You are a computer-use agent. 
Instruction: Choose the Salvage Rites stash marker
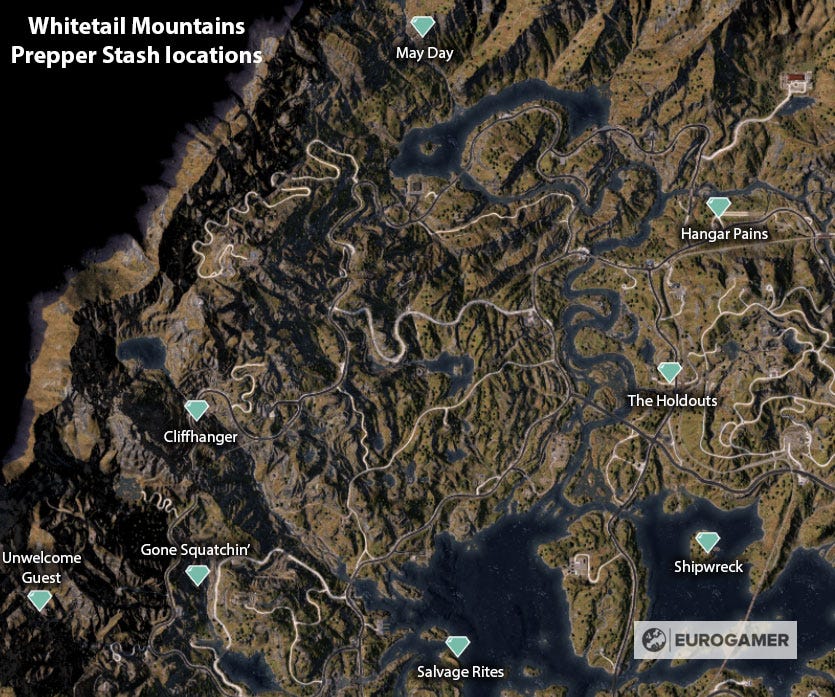point(458,647)
